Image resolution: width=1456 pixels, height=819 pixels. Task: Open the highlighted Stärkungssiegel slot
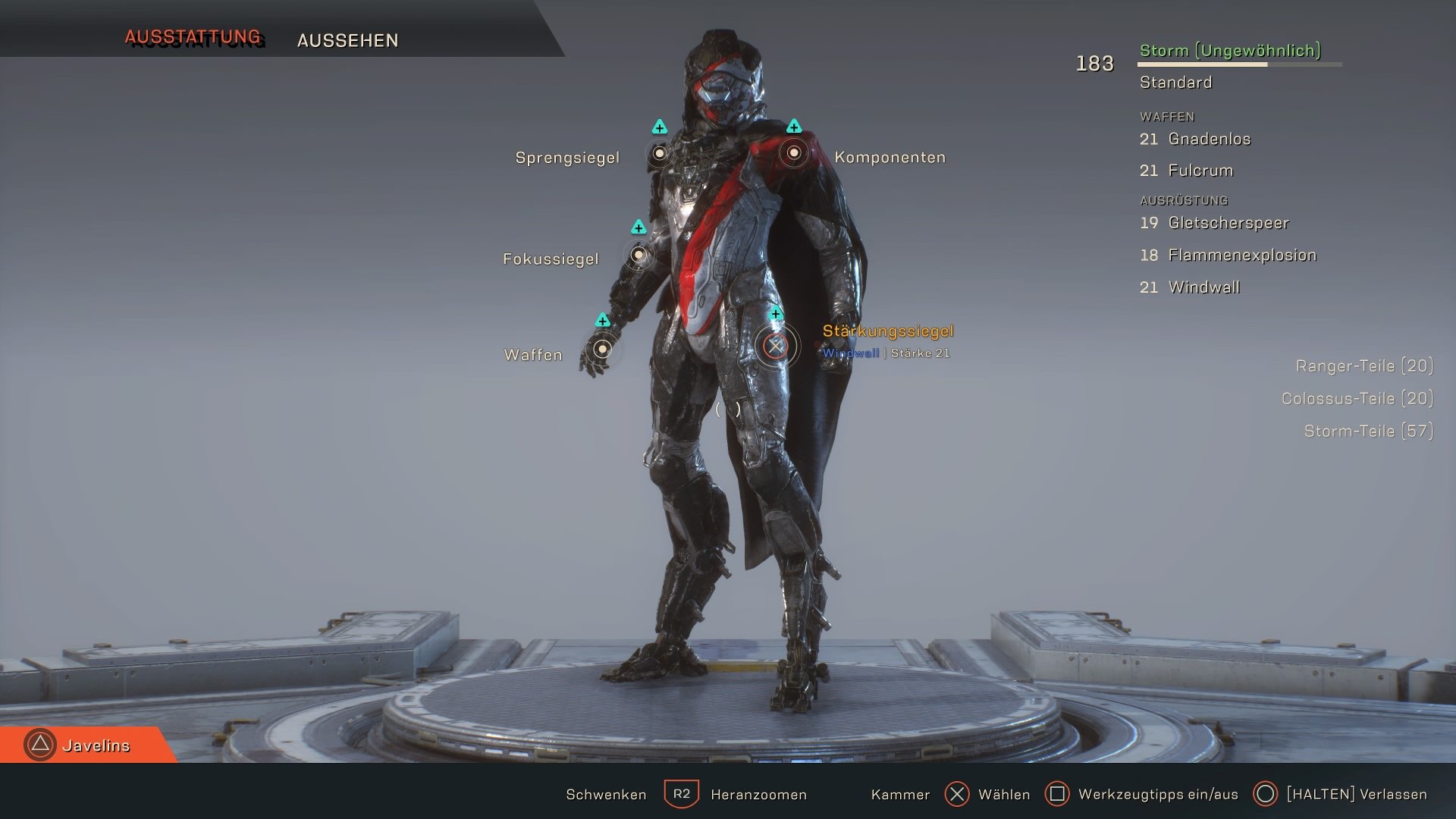pos(775,347)
